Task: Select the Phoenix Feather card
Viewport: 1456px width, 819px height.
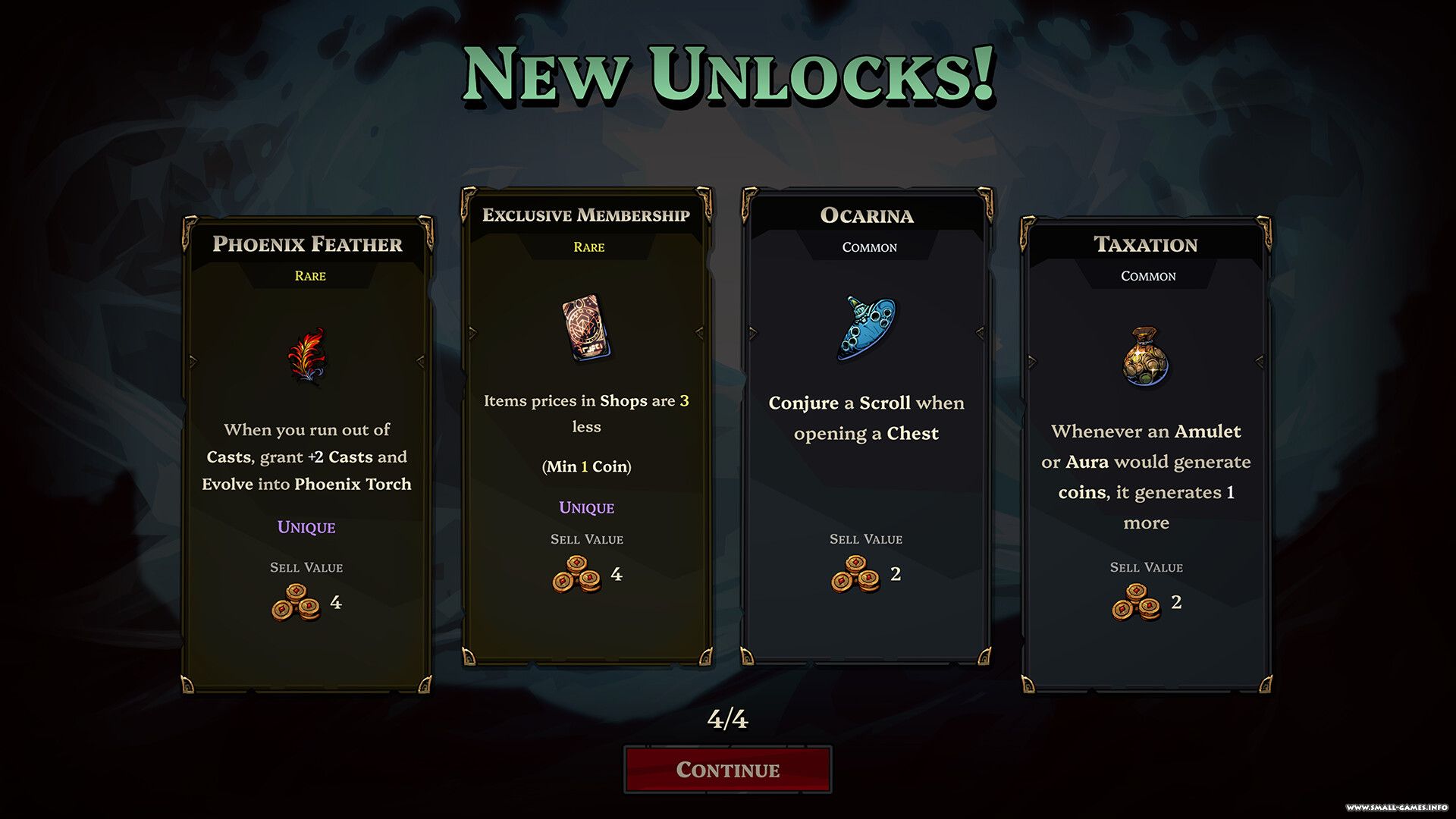Action: (307, 455)
